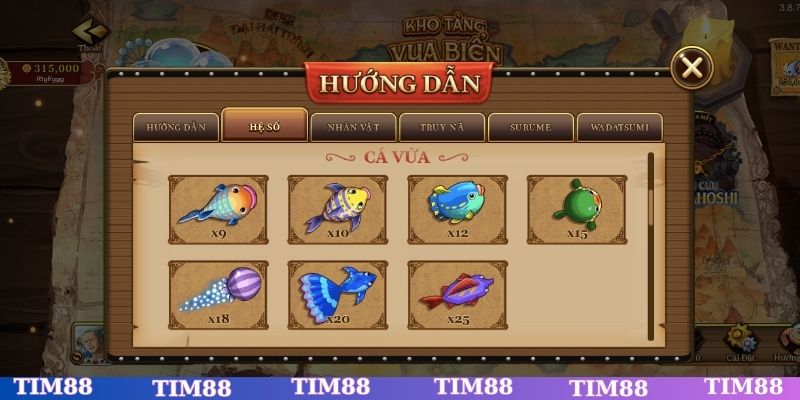
Task: Select the x20 blue fan-tailed fish tile
Action: pos(338,295)
